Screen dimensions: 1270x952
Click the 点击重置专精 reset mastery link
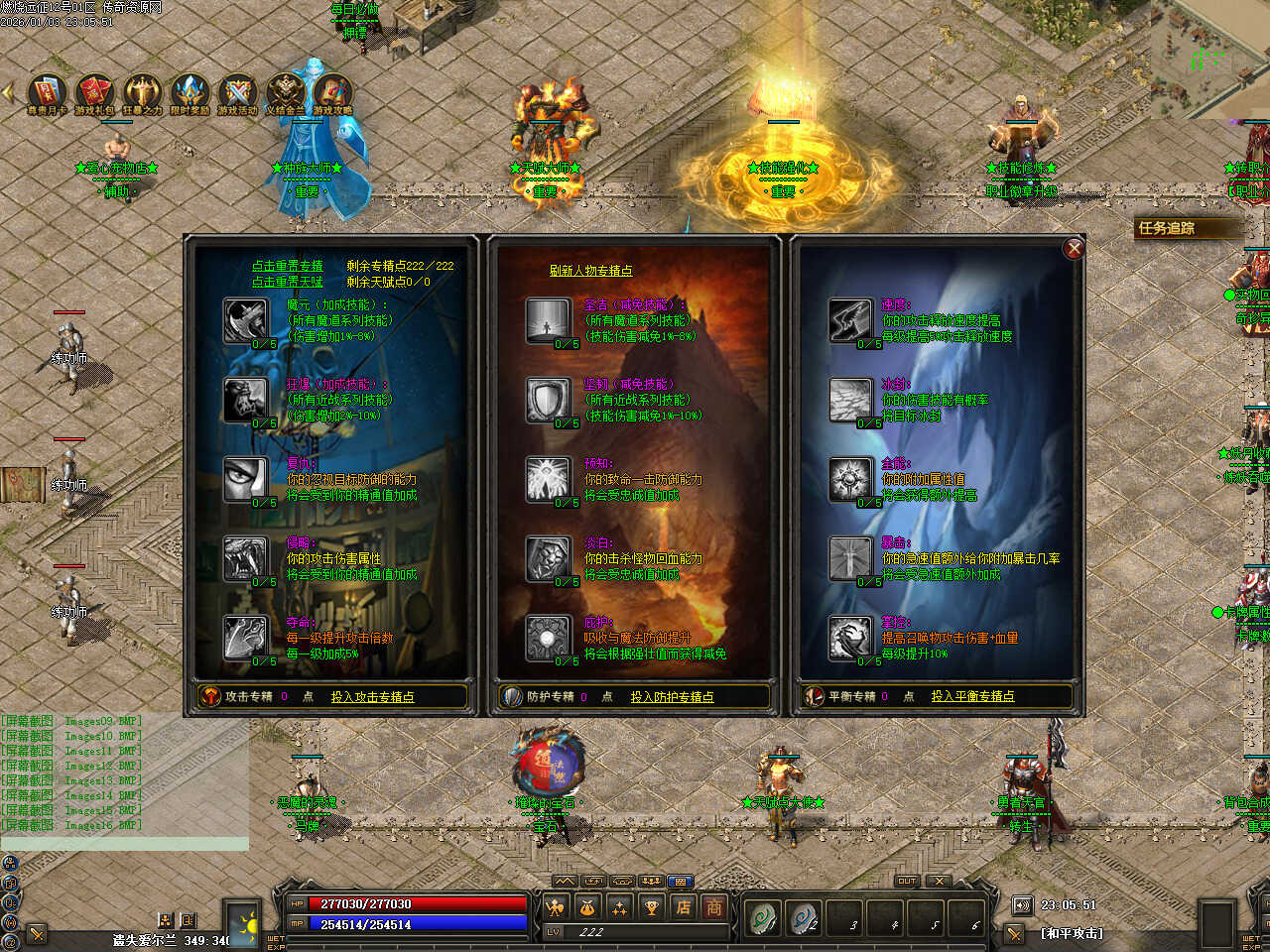(287, 266)
